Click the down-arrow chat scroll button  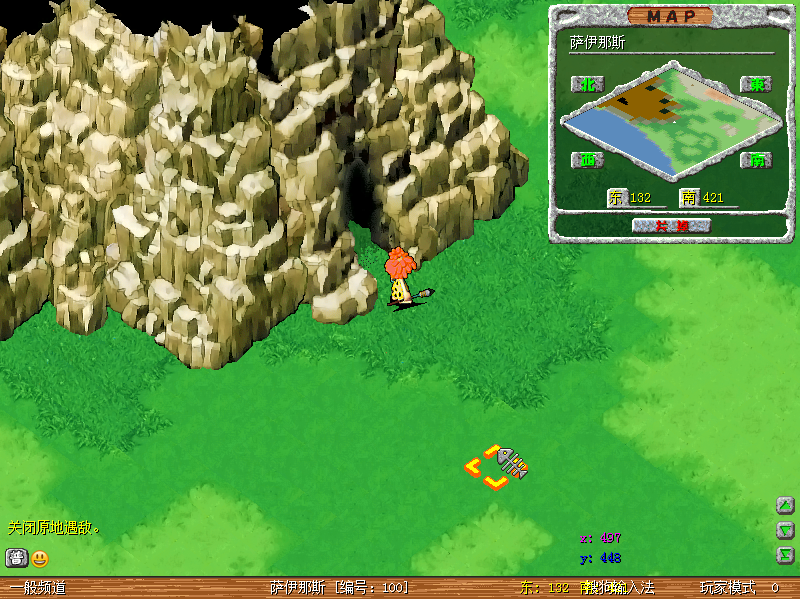(785, 530)
